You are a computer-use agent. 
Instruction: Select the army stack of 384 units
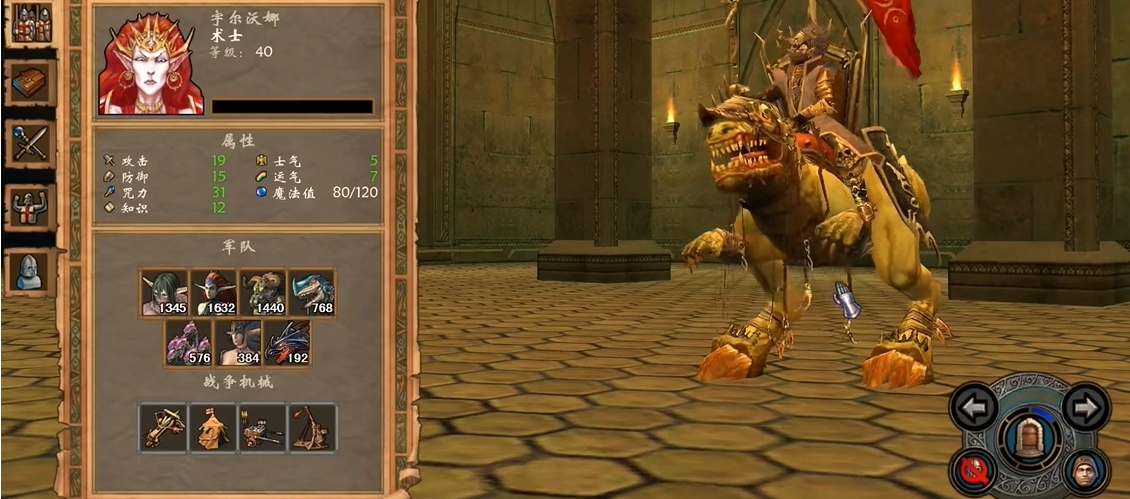click(x=238, y=343)
